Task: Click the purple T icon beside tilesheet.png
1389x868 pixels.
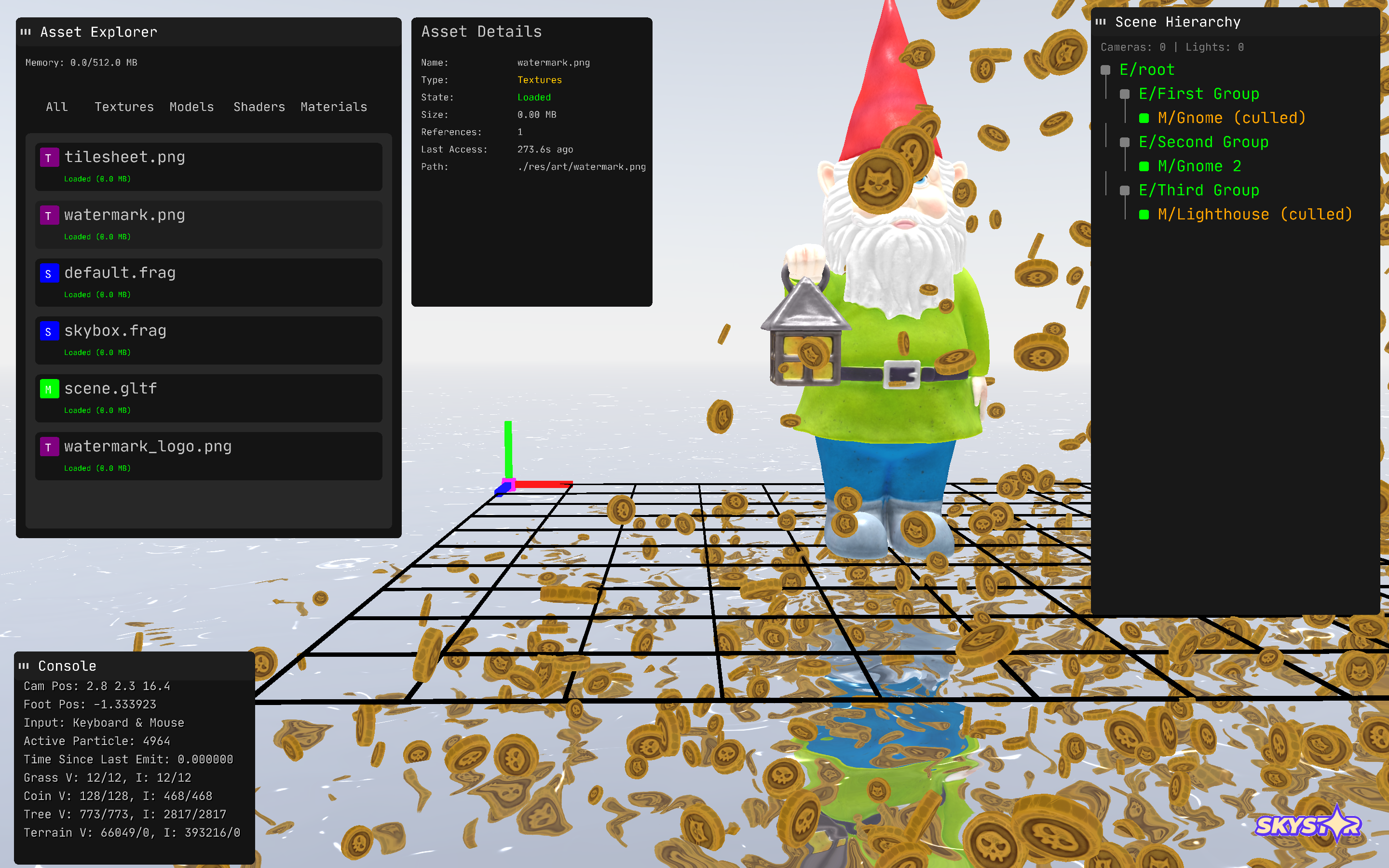Action: 50,157
